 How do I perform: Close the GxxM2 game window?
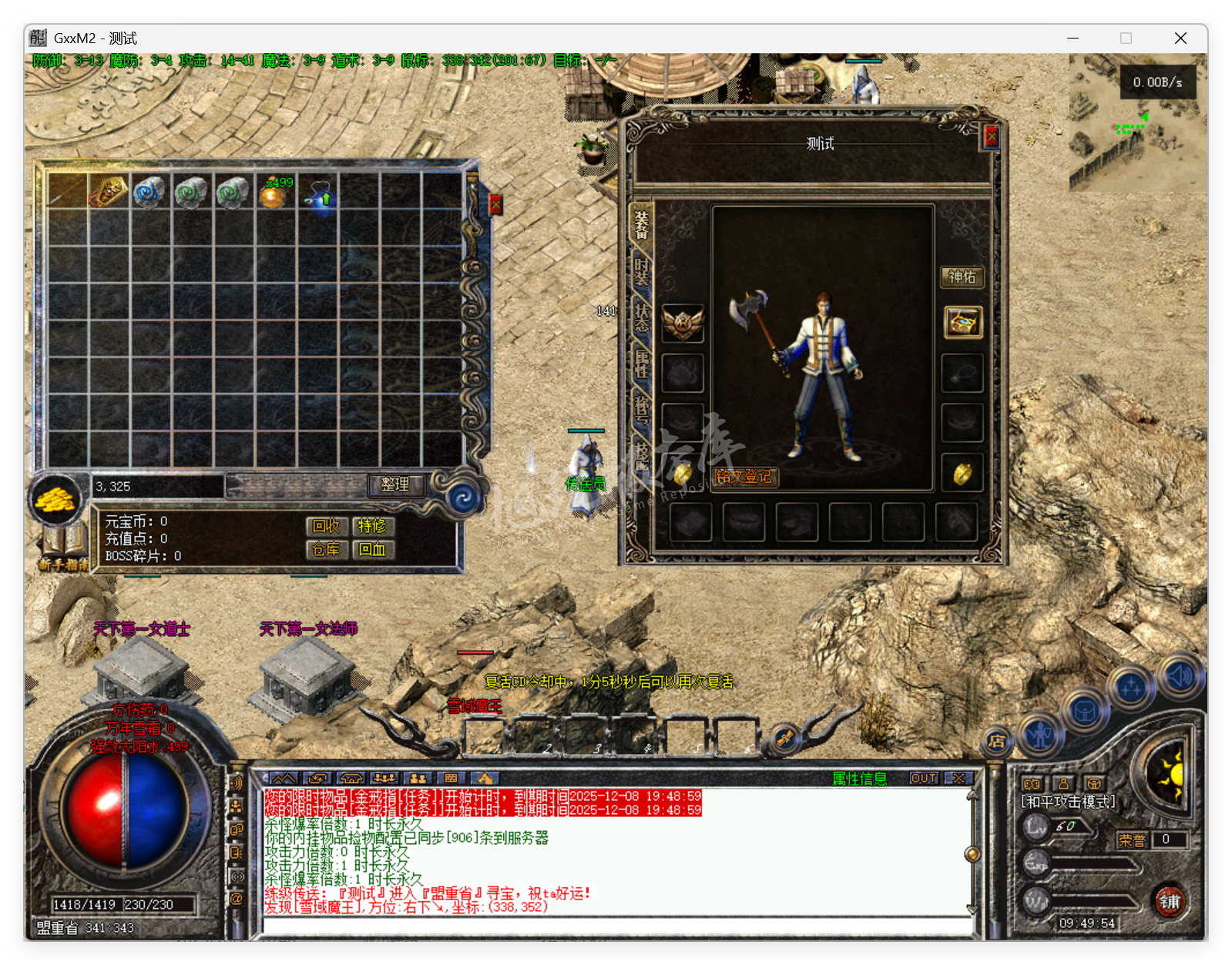[x=1180, y=39]
